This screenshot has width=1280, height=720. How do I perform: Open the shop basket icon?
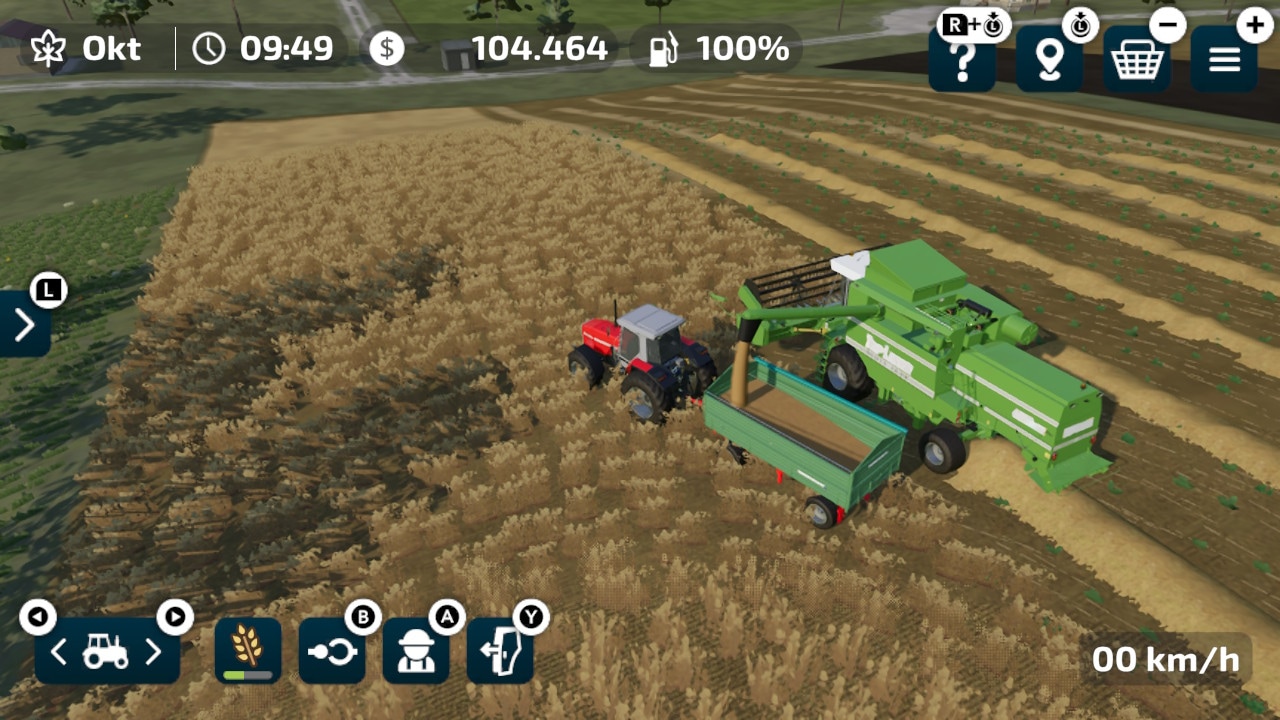point(1137,61)
